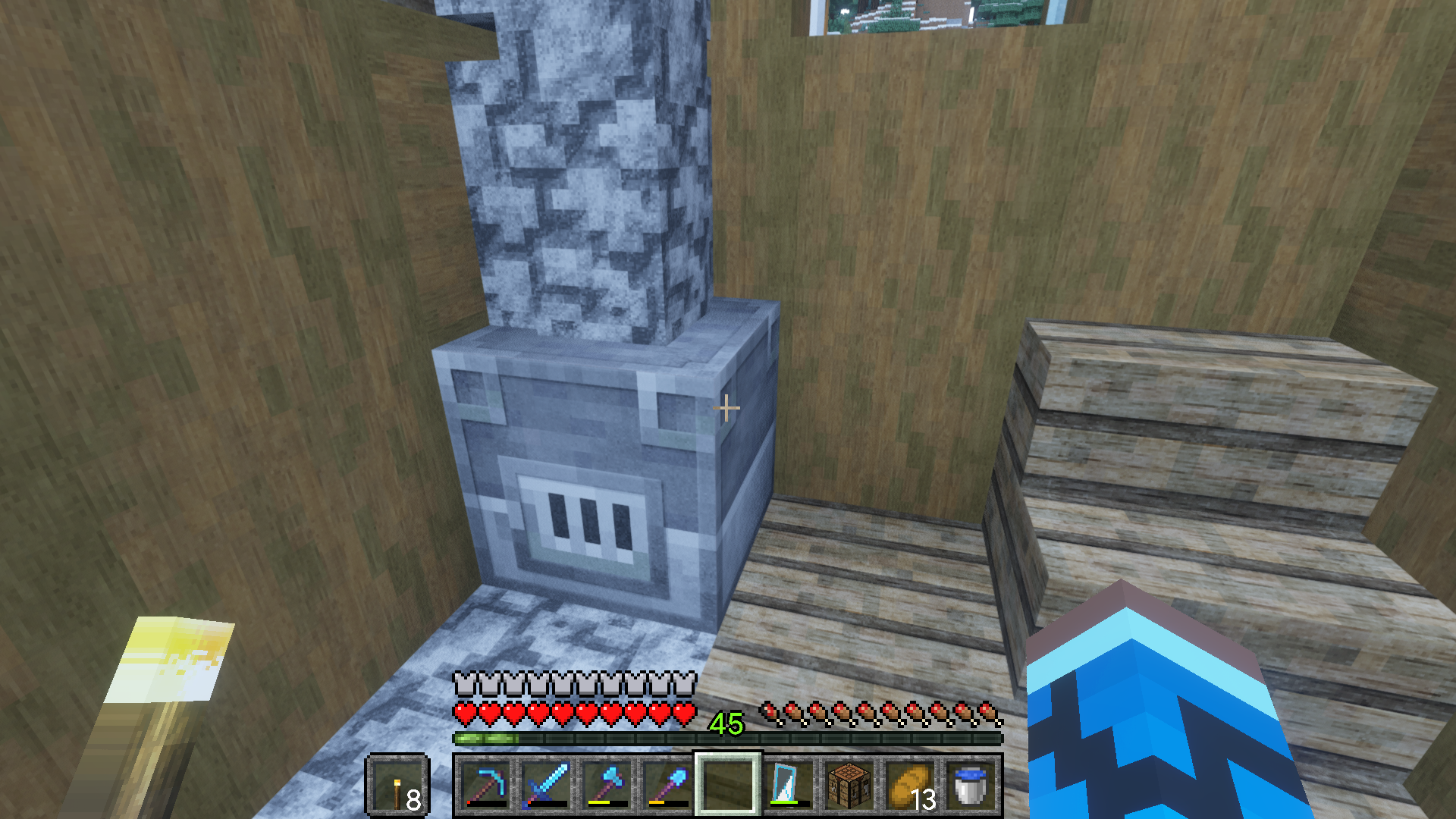Choose the crafting table slot
Screen dimensions: 1456x819
[x=849, y=785]
